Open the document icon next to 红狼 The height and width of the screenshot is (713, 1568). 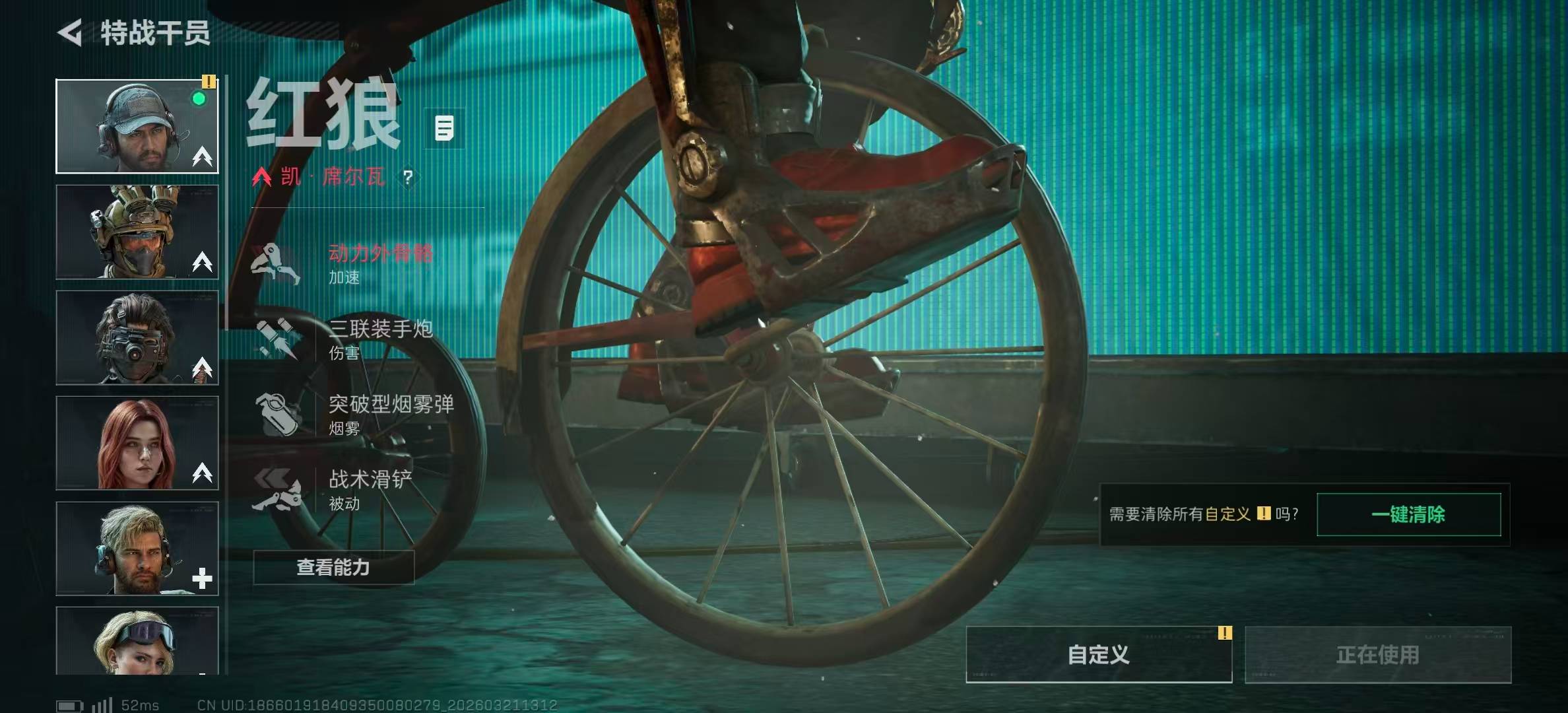click(444, 128)
